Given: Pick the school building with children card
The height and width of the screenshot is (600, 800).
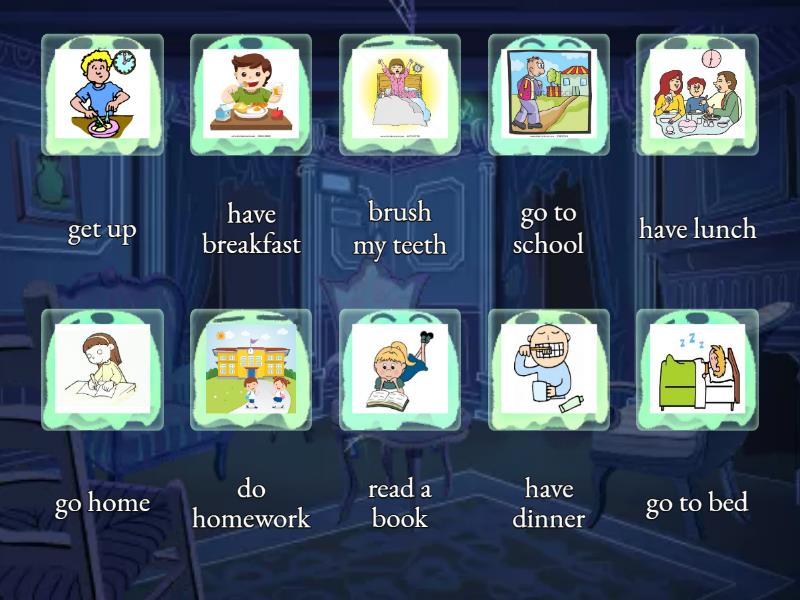Looking at the screenshot, I should pos(251,369).
